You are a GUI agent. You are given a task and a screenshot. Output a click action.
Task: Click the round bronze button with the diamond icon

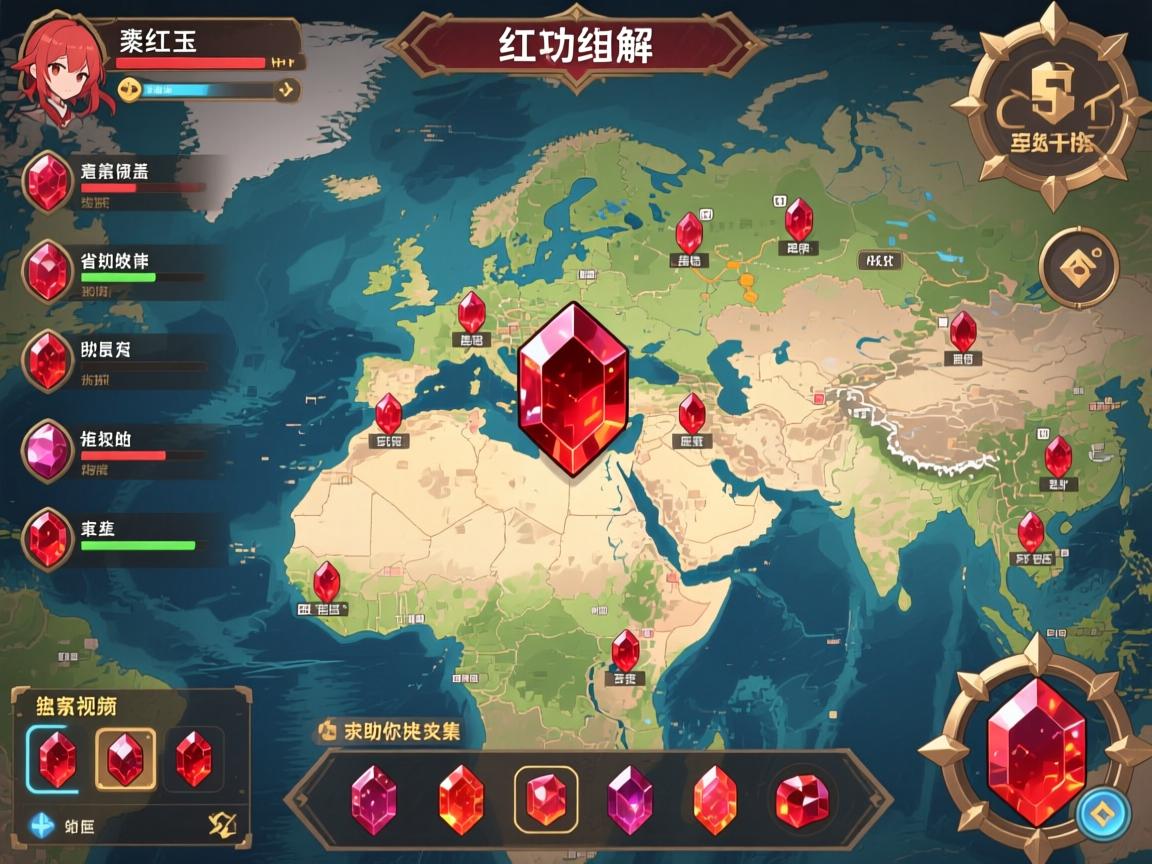tap(1078, 266)
